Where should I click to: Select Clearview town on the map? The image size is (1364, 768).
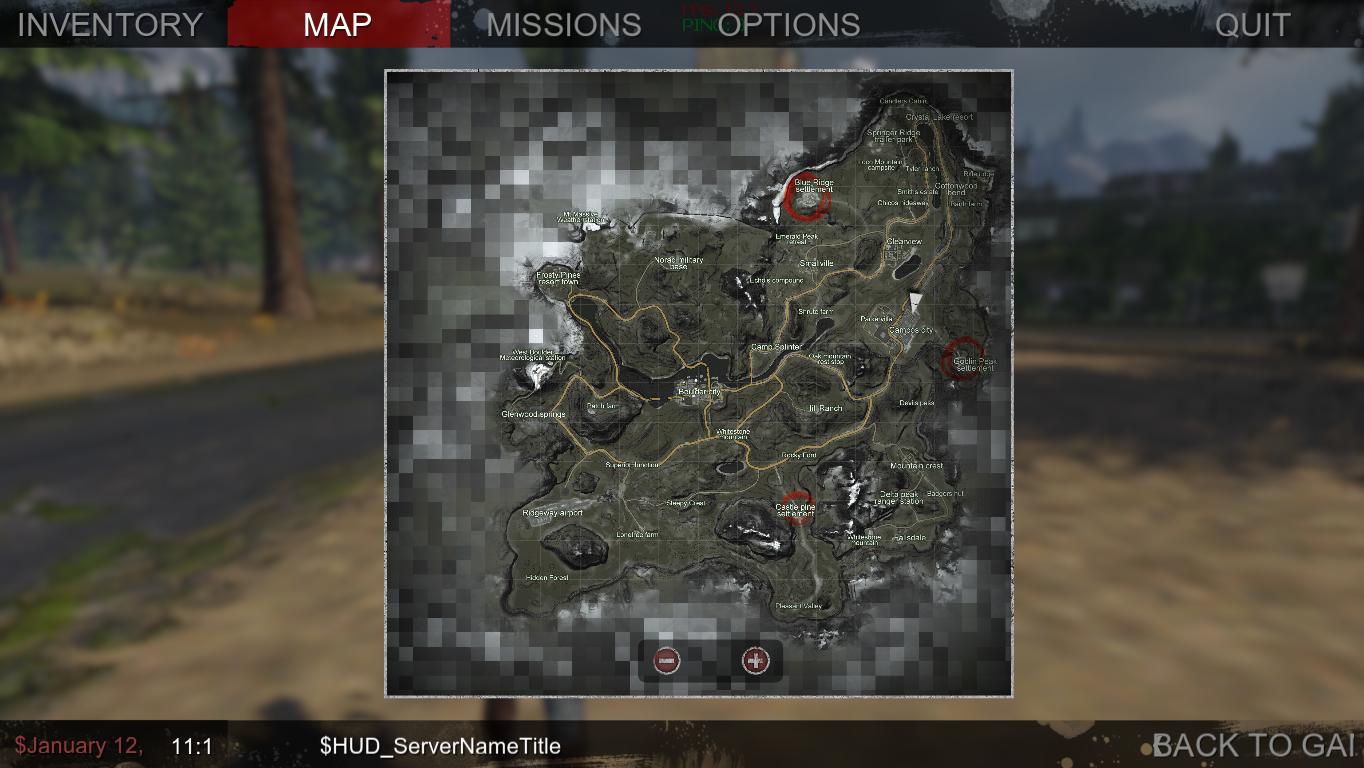(903, 241)
